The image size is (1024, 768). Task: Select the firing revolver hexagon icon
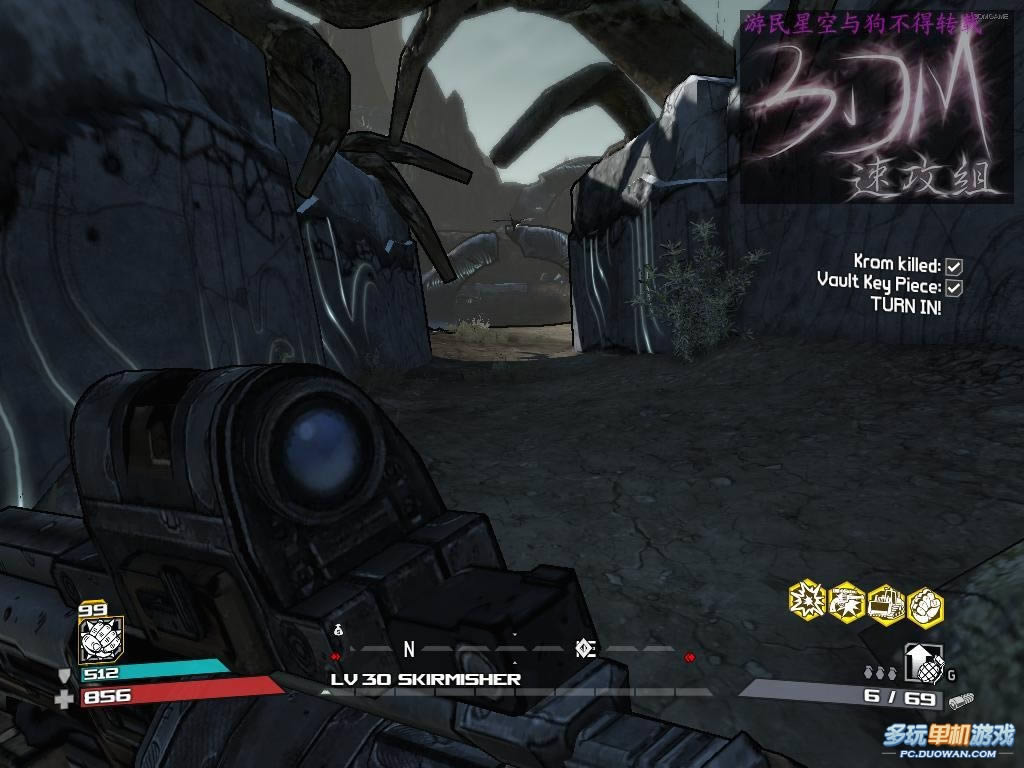click(x=847, y=600)
